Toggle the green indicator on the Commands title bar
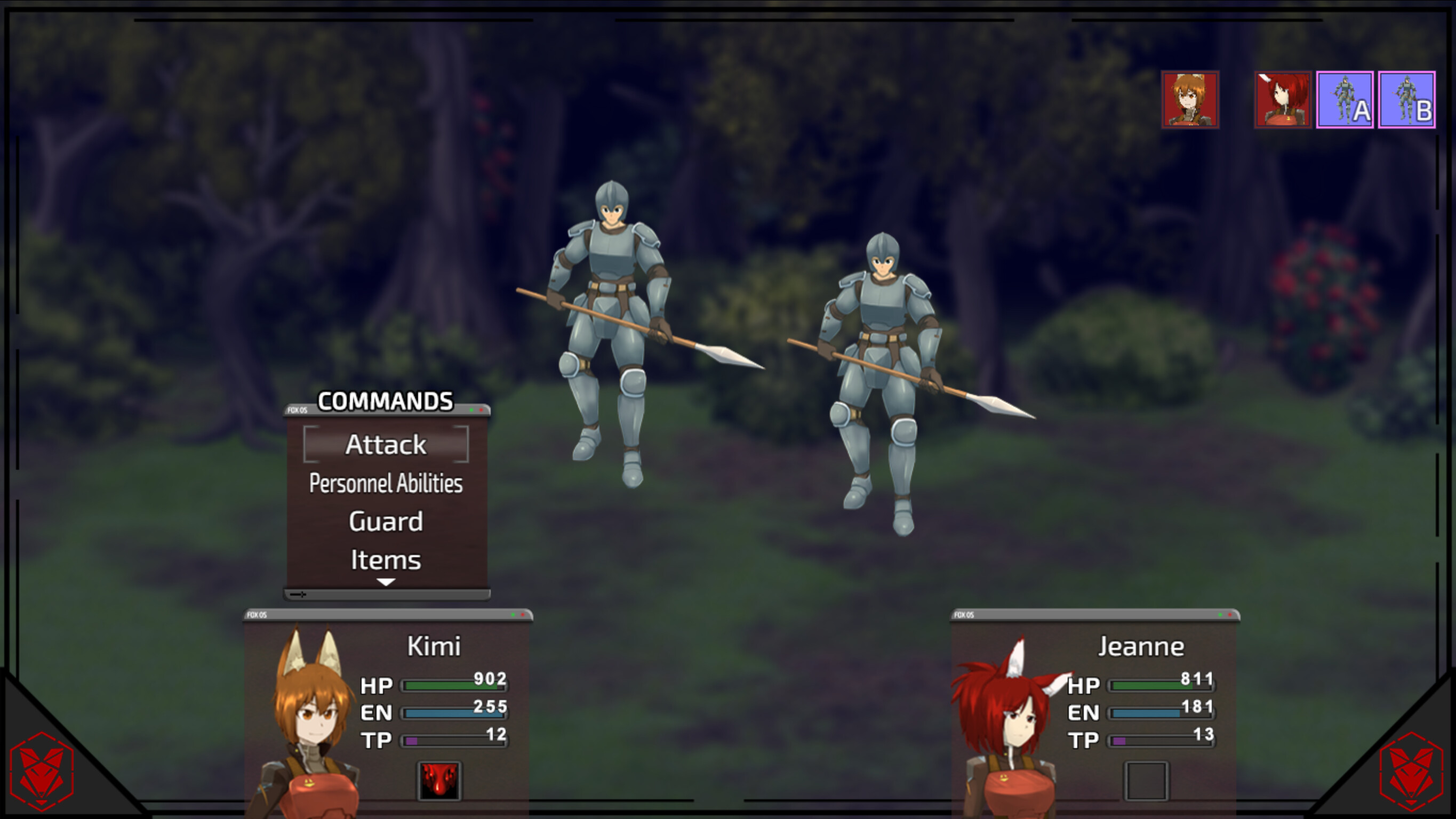This screenshot has width=1456, height=819. [x=471, y=410]
